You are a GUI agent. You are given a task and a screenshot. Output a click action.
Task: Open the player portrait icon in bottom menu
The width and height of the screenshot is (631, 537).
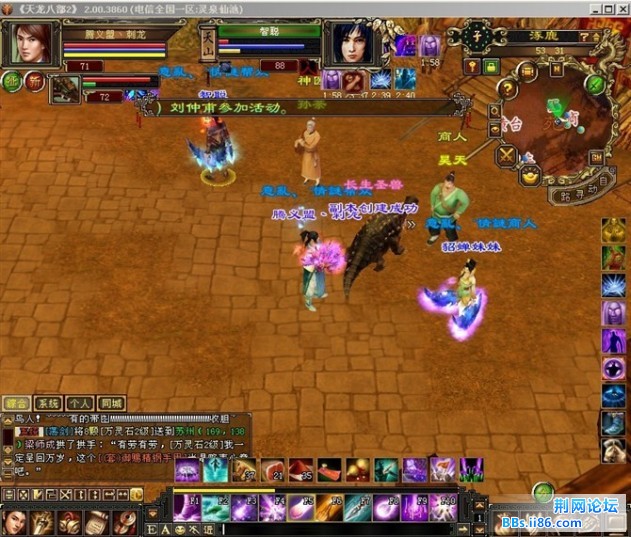point(14,521)
